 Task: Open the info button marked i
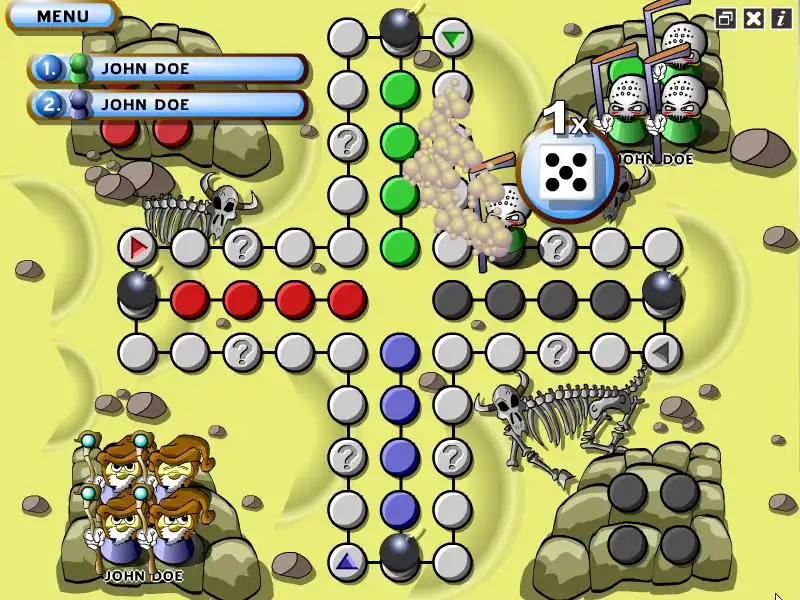tap(780, 18)
